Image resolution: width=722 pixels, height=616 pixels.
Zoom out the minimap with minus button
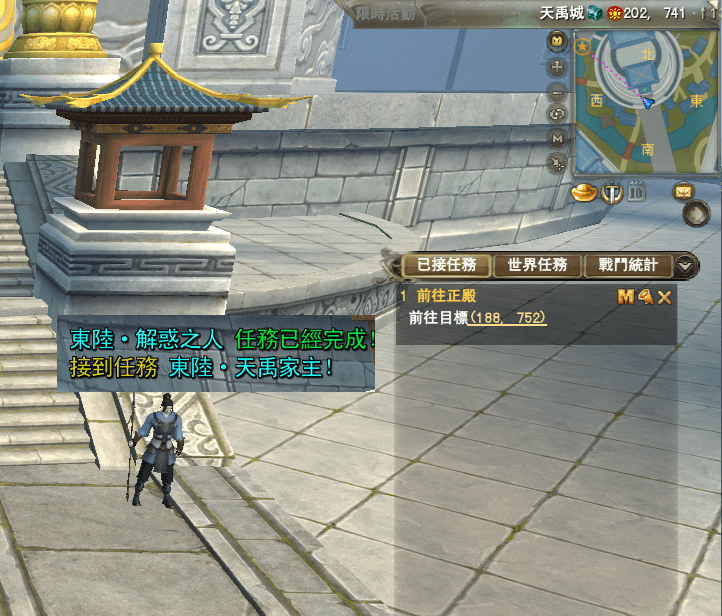point(558,91)
